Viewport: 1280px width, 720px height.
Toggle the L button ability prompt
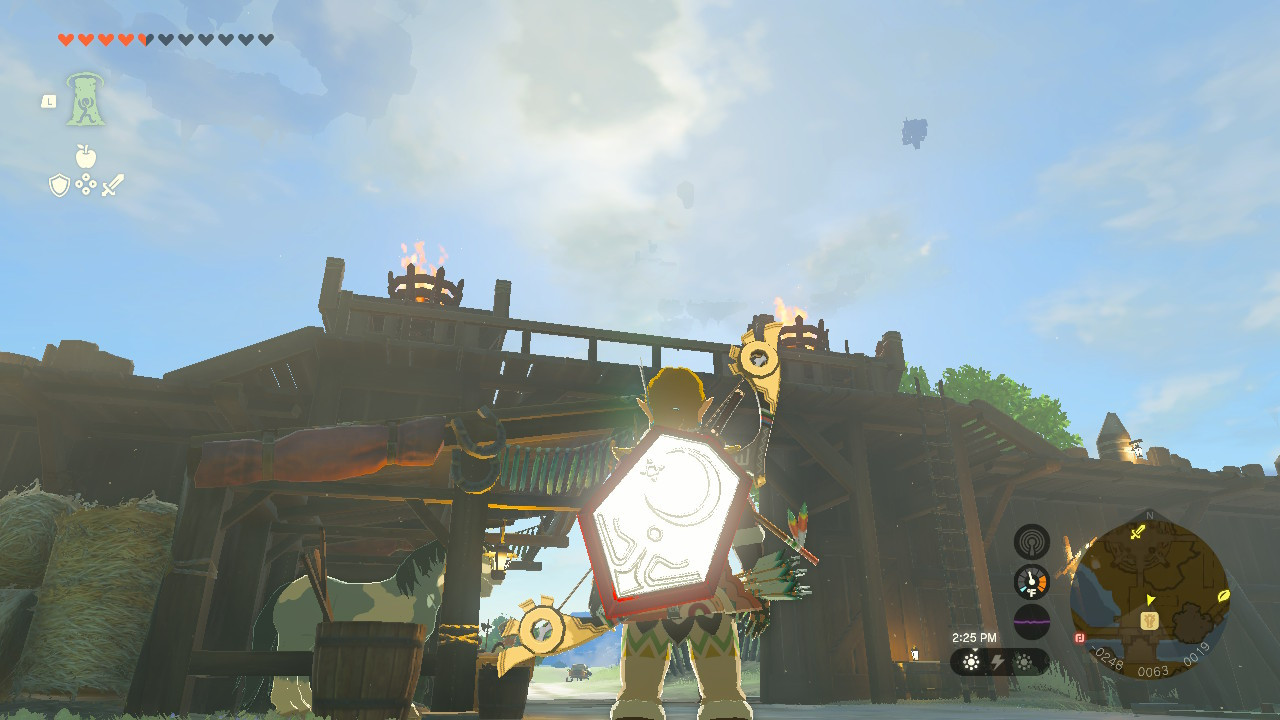point(49,101)
